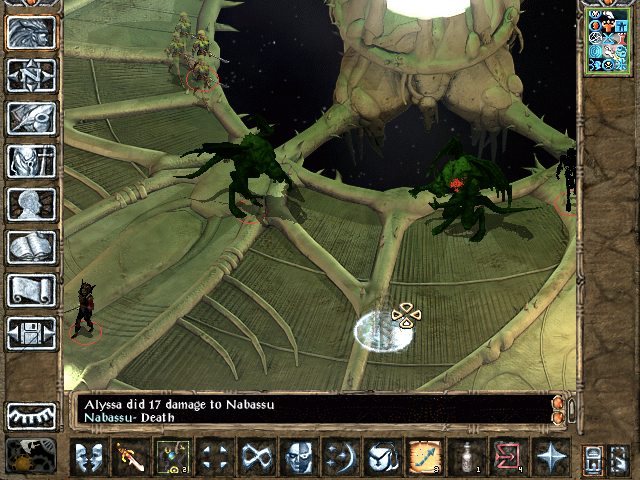Open the mage spellbook

pos(31,247)
